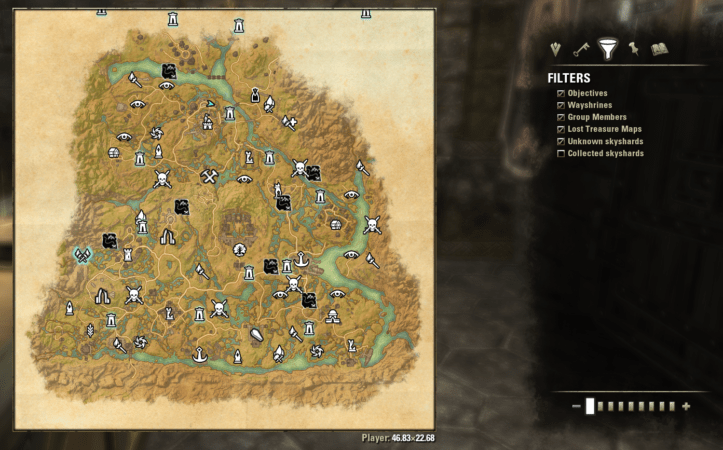The width and height of the screenshot is (723, 450).
Task: Toggle the Group Members filter
Action: click(559, 117)
